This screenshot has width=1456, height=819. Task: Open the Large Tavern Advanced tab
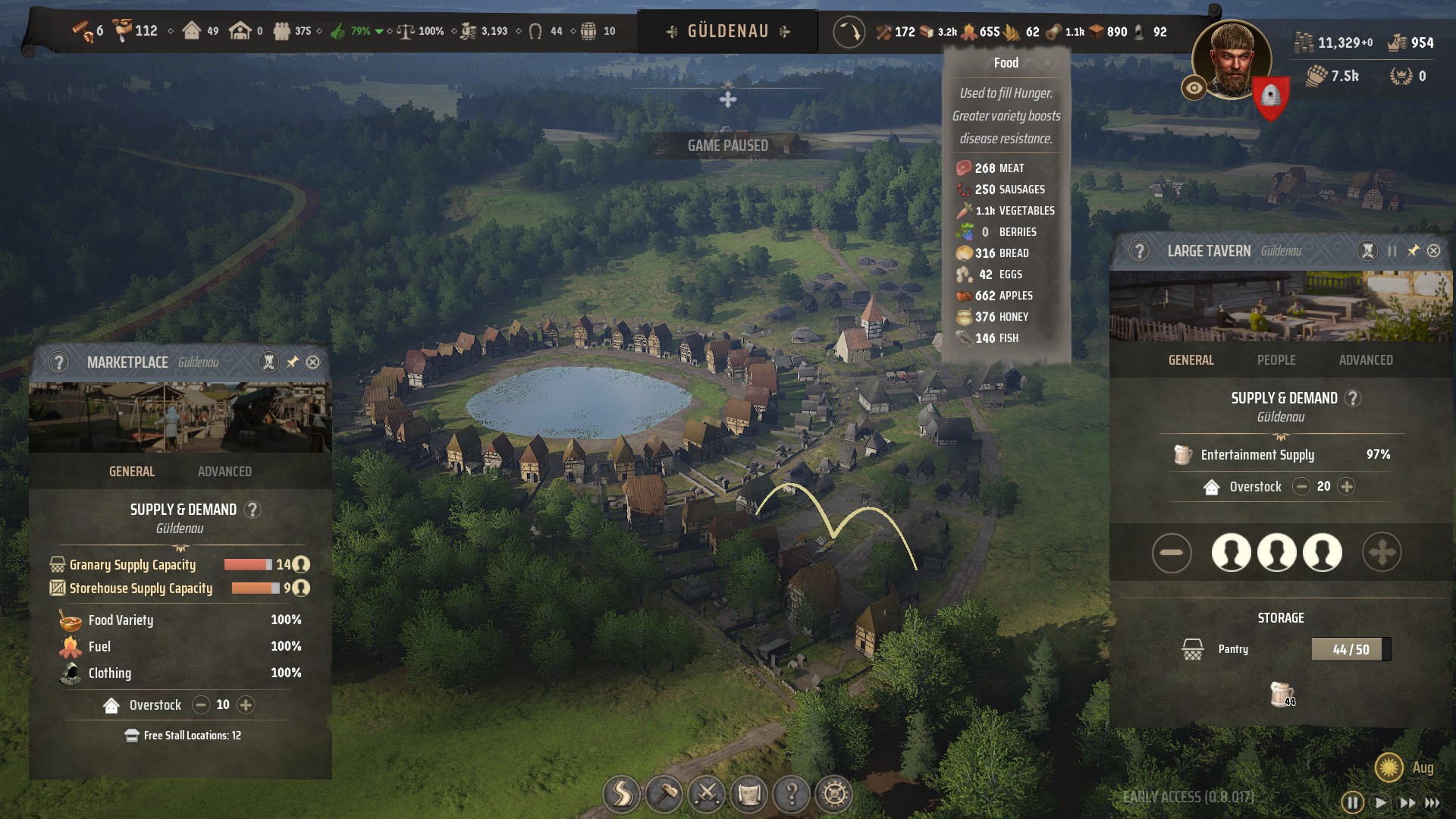1365,360
